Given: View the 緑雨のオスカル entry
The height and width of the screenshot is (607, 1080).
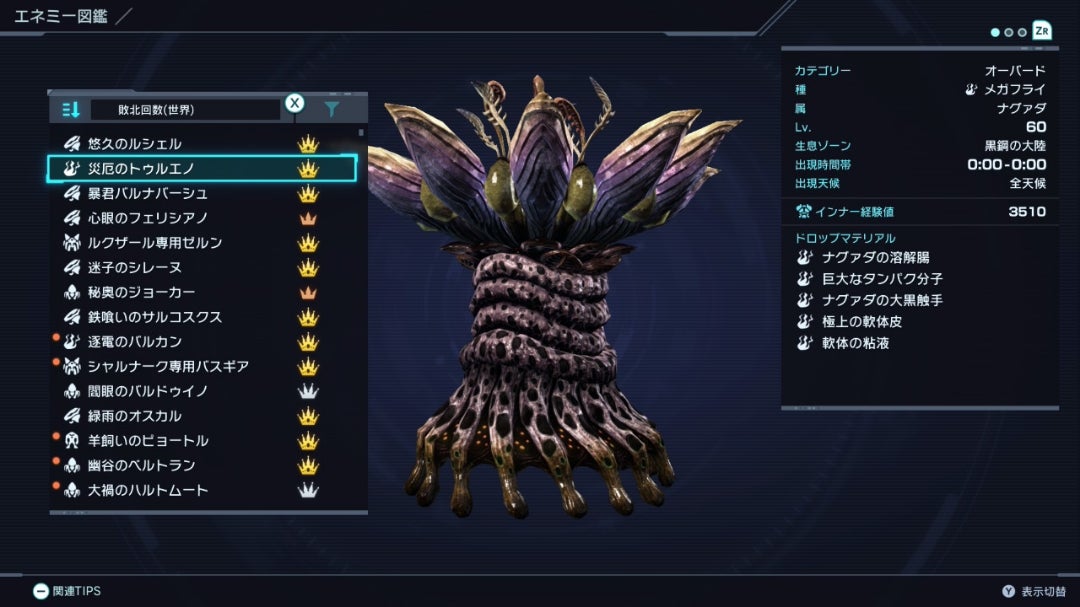Looking at the screenshot, I should point(135,416).
